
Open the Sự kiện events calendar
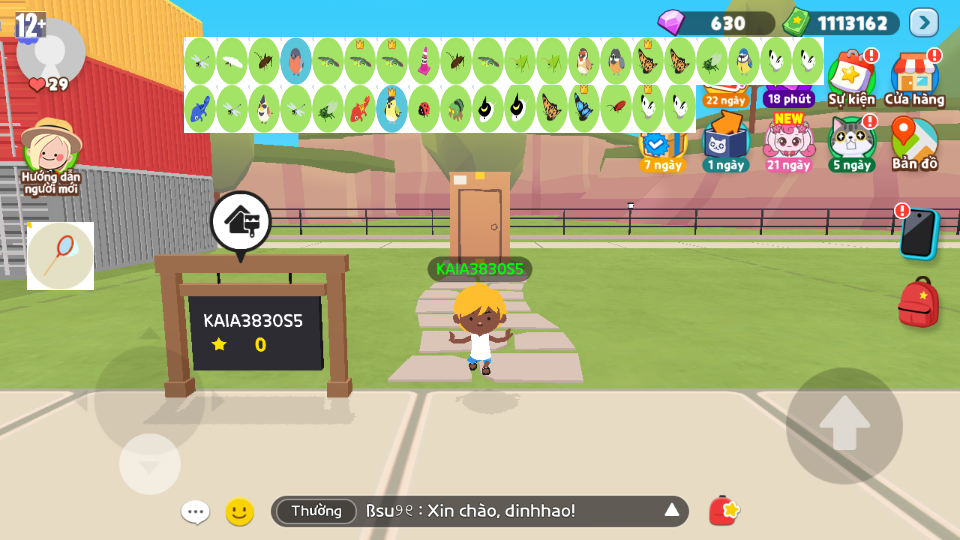click(851, 76)
